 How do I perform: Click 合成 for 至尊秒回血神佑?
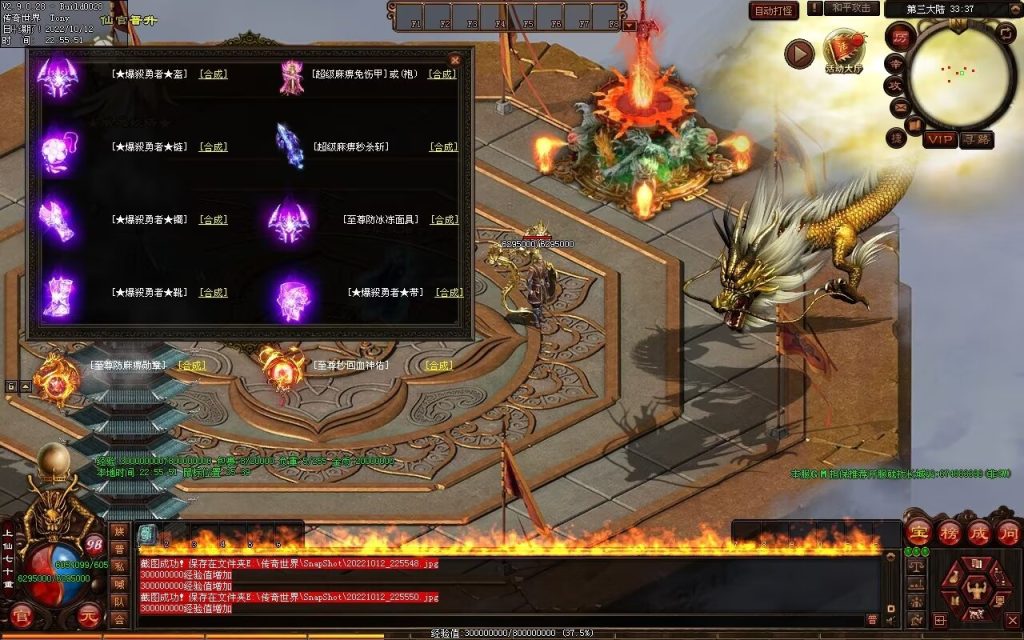click(x=438, y=366)
